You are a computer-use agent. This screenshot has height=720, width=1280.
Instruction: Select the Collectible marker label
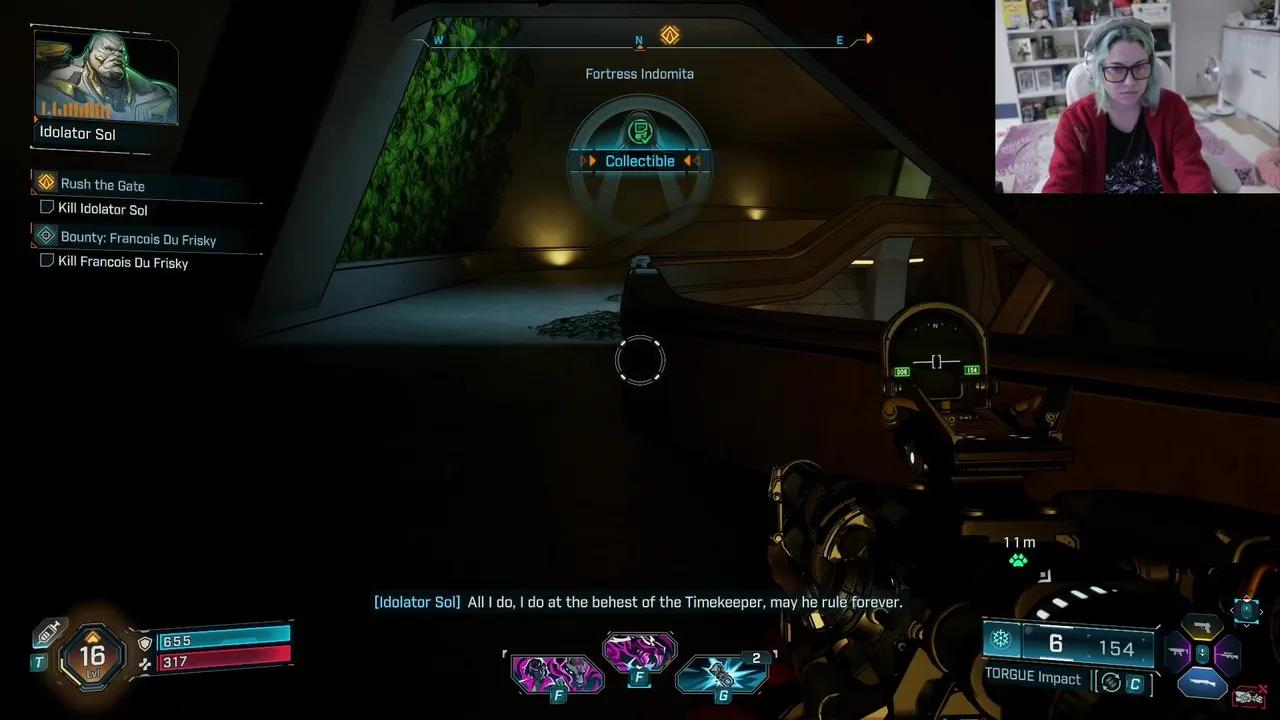[640, 161]
